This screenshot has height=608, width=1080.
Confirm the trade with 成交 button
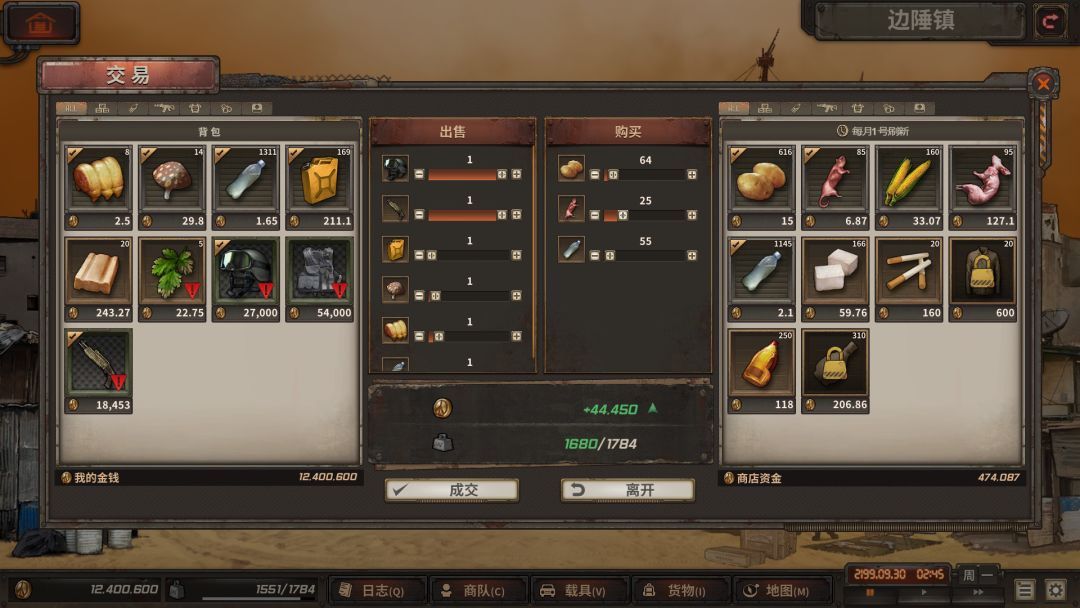[x=452, y=490]
